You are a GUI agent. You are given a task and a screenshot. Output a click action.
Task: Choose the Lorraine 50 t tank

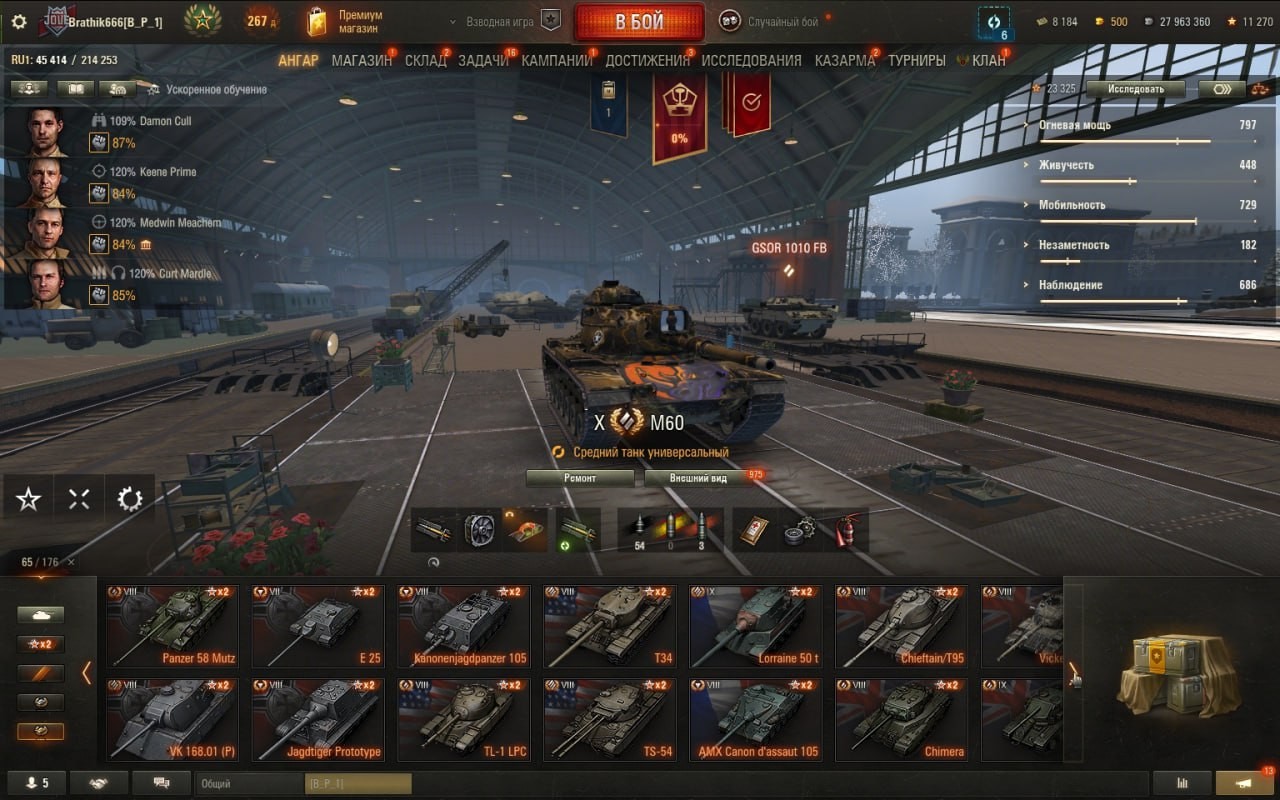pyautogui.click(x=756, y=626)
